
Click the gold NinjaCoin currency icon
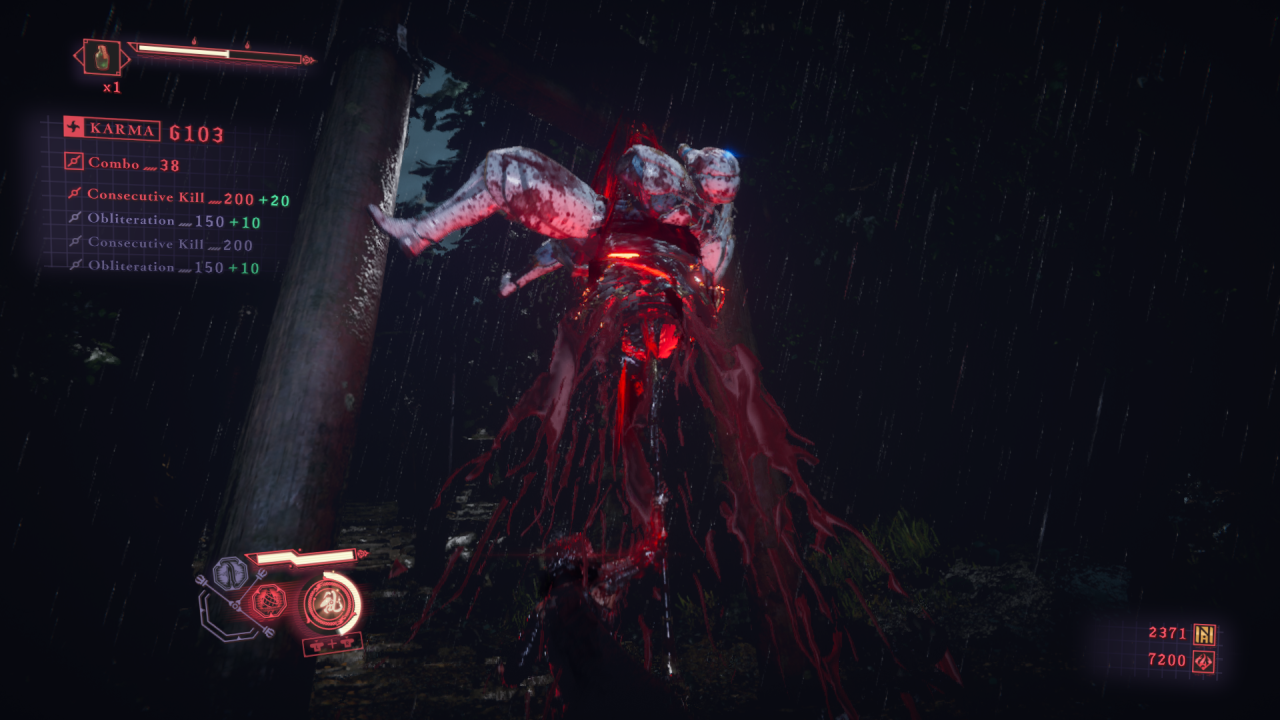[1204, 633]
